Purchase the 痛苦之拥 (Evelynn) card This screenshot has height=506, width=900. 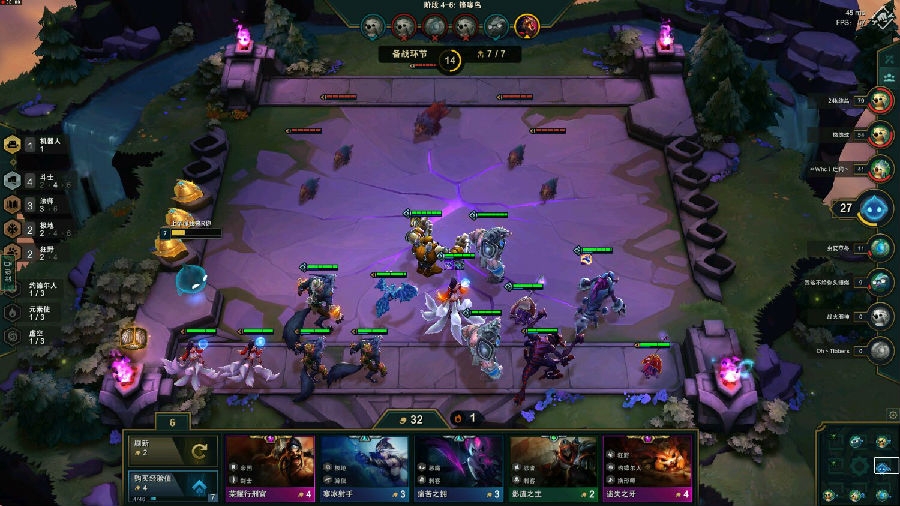[x=459, y=466]
